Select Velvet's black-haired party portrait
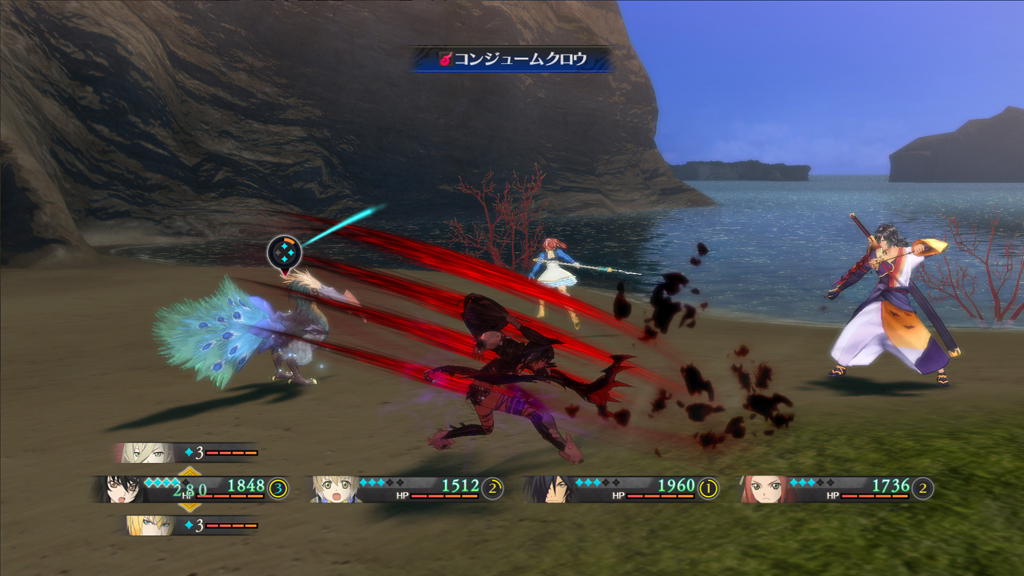This screenshot has height=576, width=1024. tap(122, 488)
